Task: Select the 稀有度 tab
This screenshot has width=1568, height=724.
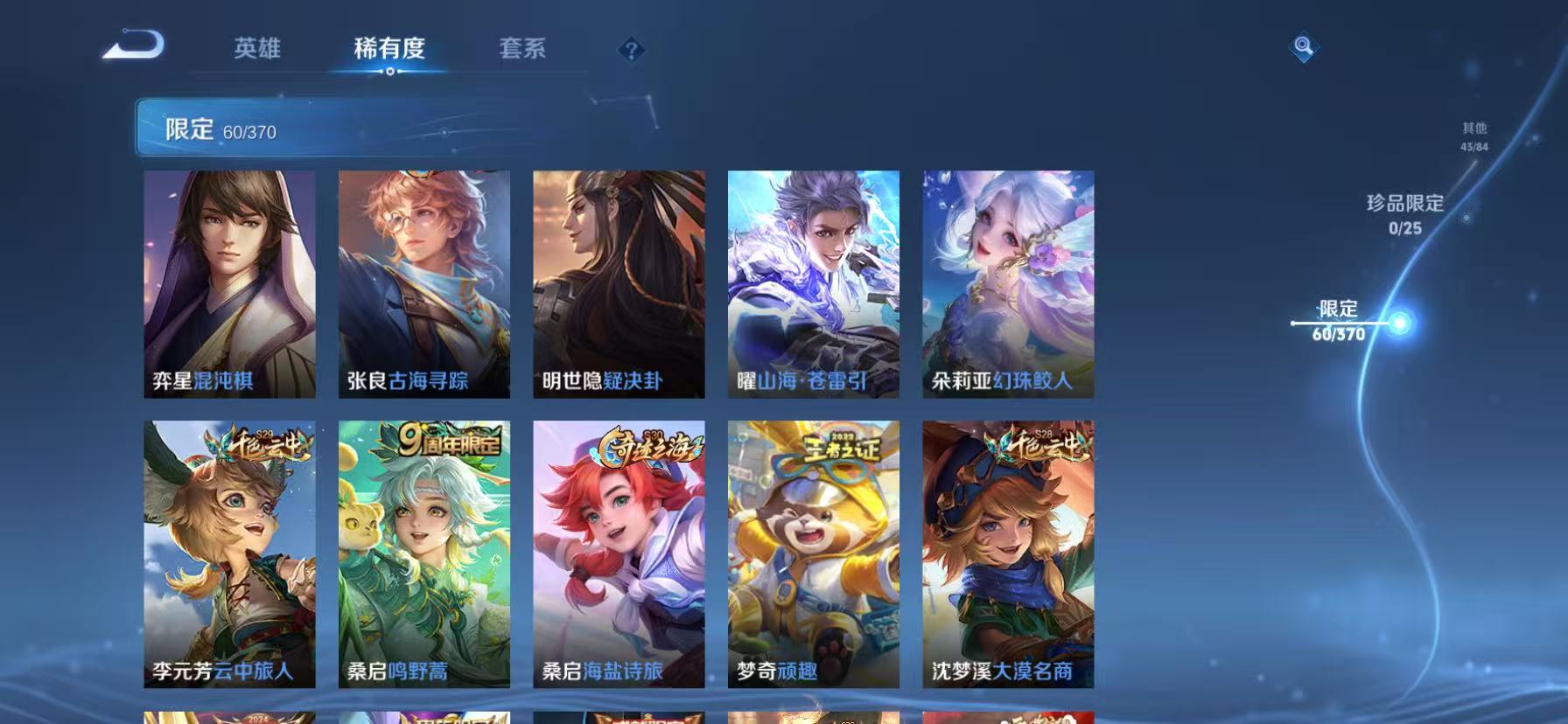Action: 389,50
